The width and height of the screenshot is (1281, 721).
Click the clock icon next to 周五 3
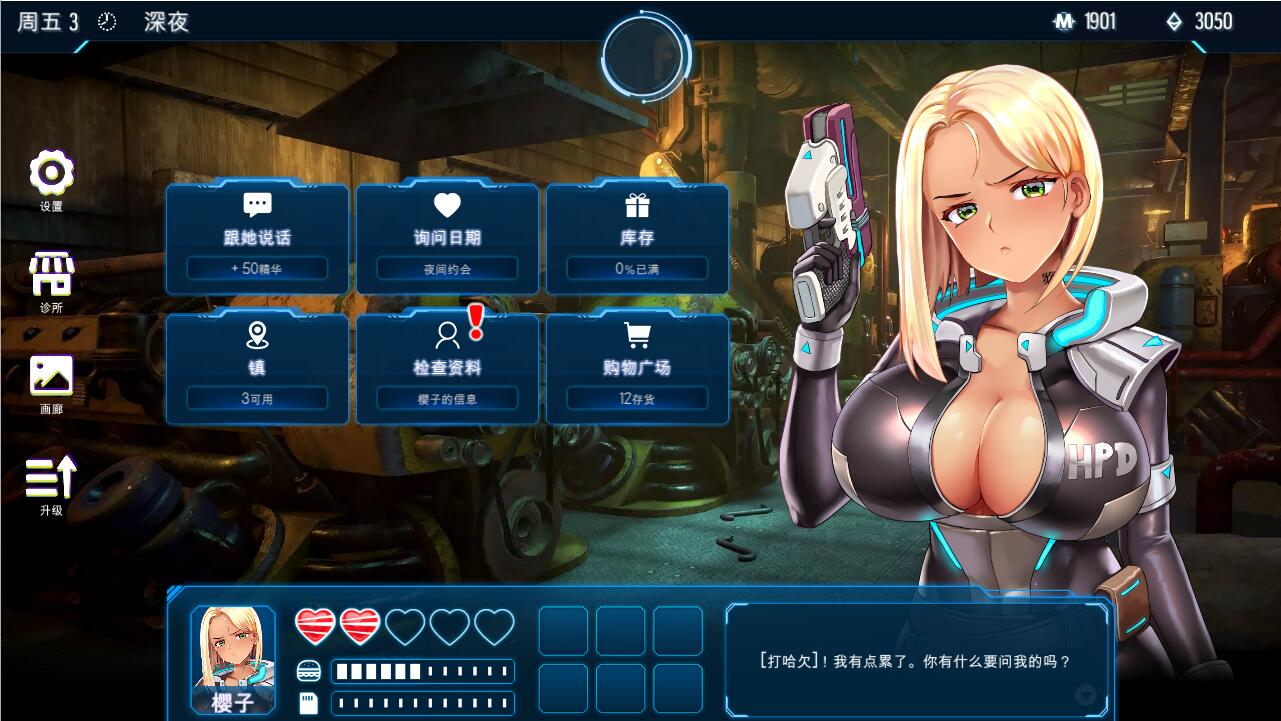[107, 20]
